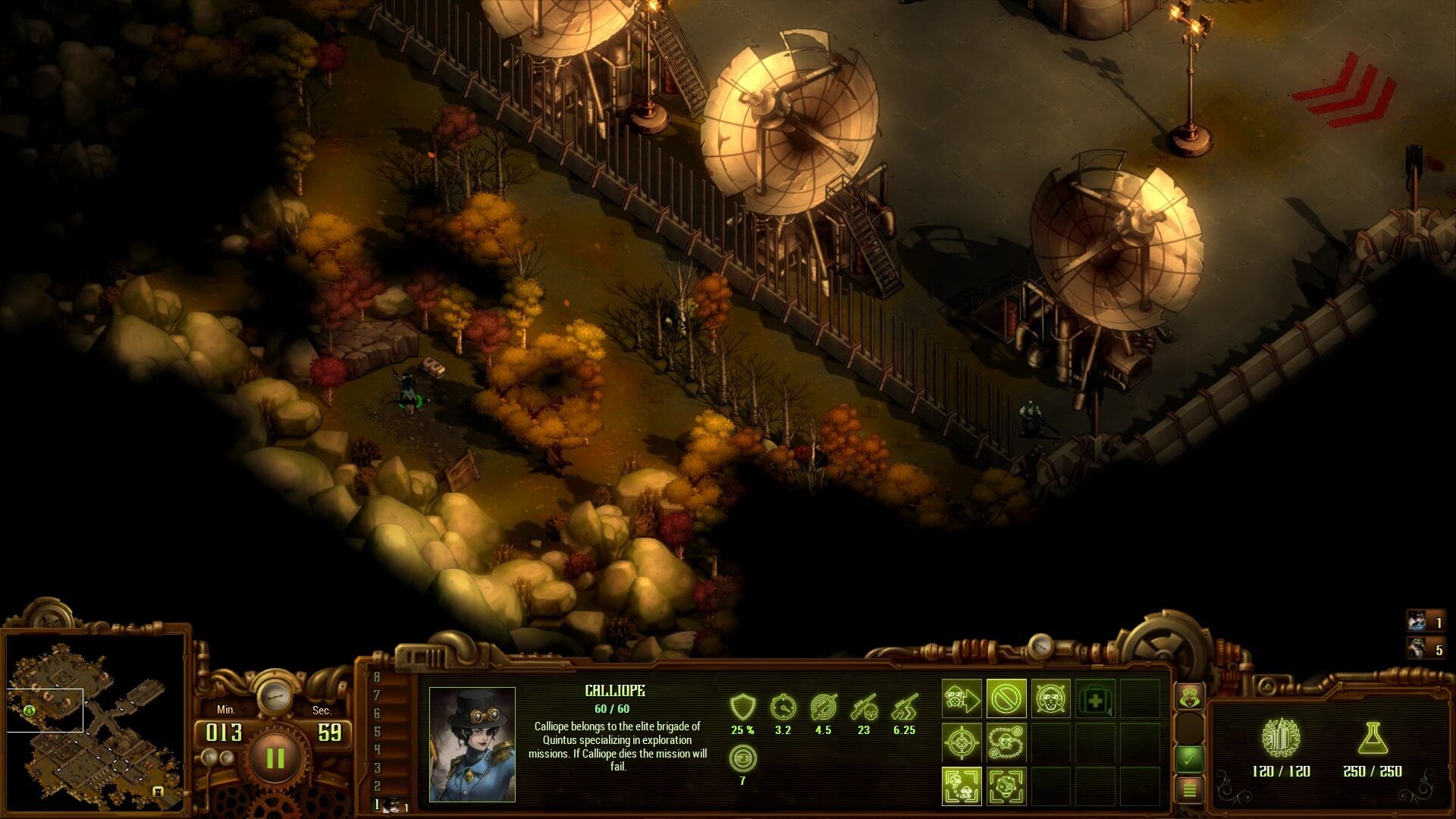Activate the crosshair target command
Image resolution: width=1456 pixels, height=819 pixels.
point(962,742)
